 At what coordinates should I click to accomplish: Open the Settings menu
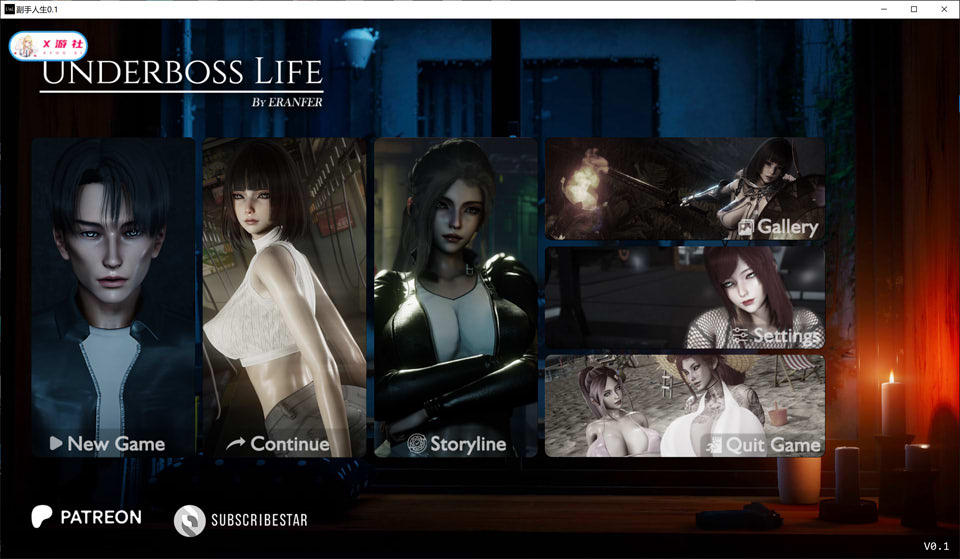(685, 297)
